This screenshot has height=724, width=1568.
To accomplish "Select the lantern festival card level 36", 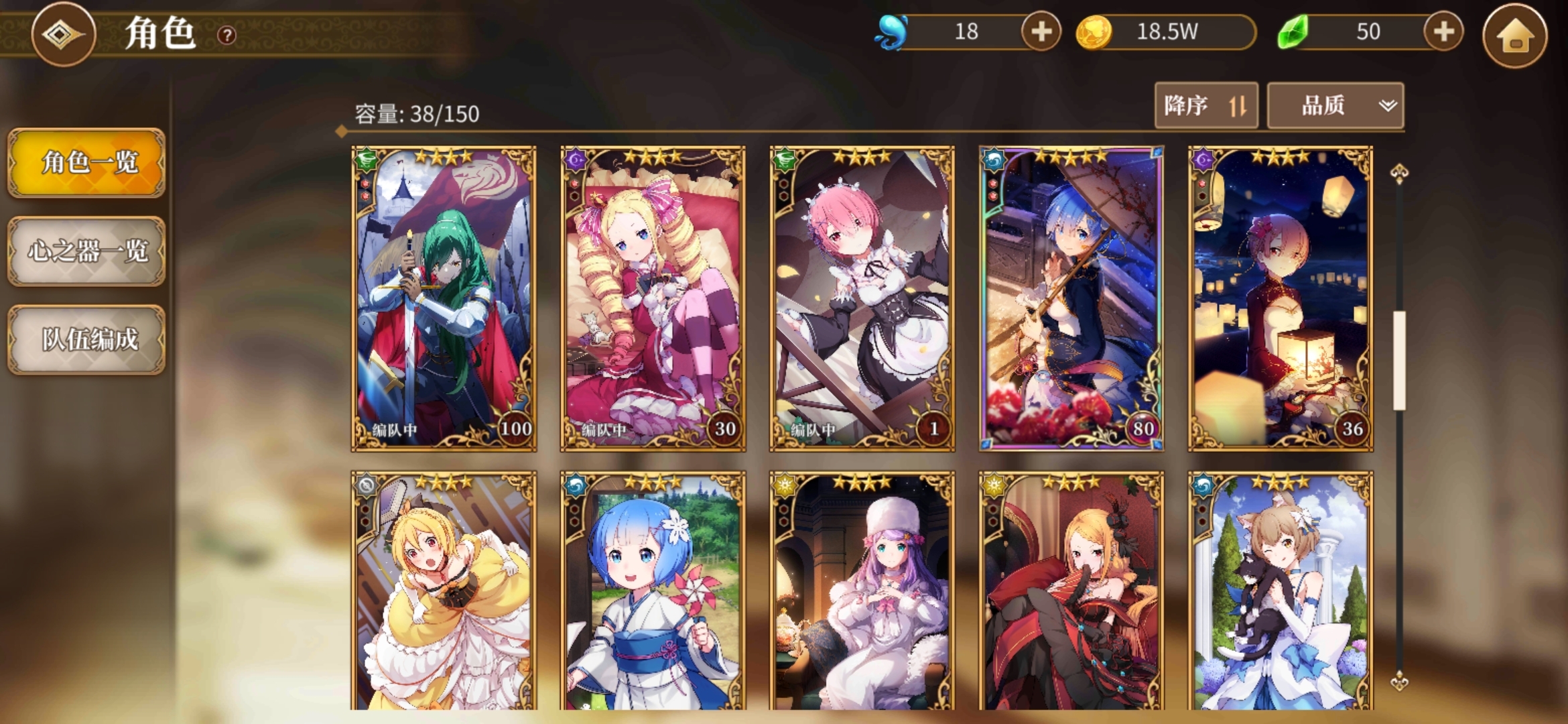I will [x=1280, y=298].
